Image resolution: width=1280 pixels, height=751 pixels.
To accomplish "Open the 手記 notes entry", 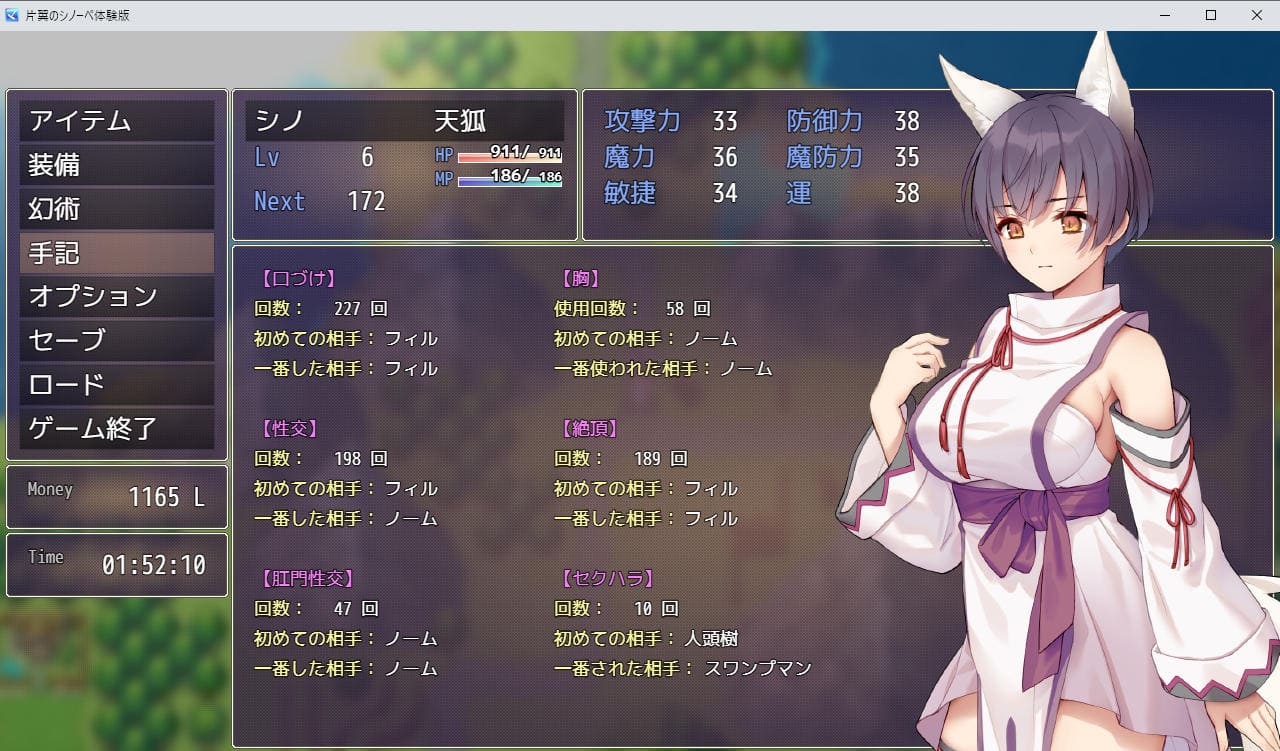I will coord(116,253).
